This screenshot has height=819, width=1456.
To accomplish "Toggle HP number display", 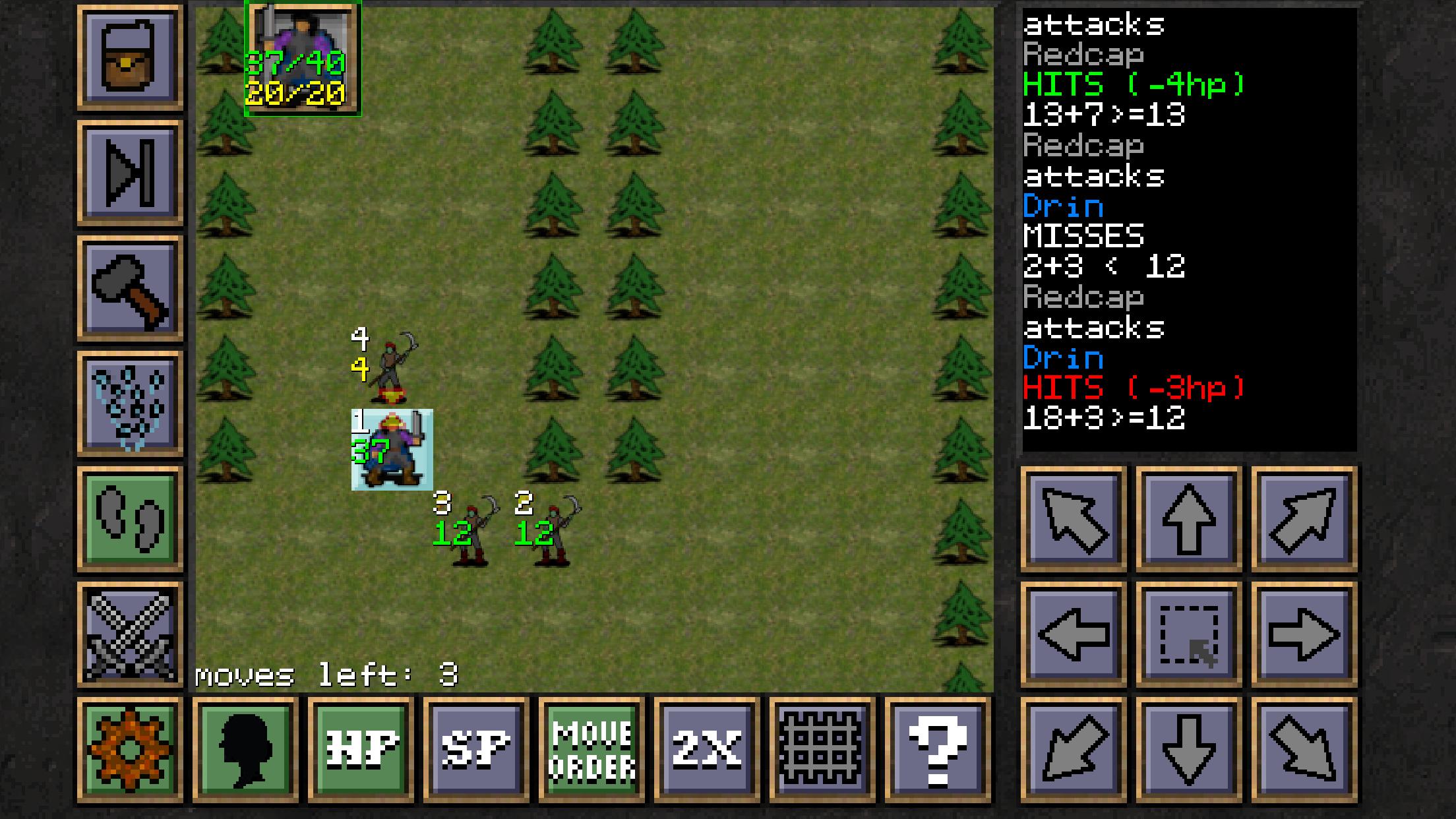I will (x=359, y=748).
